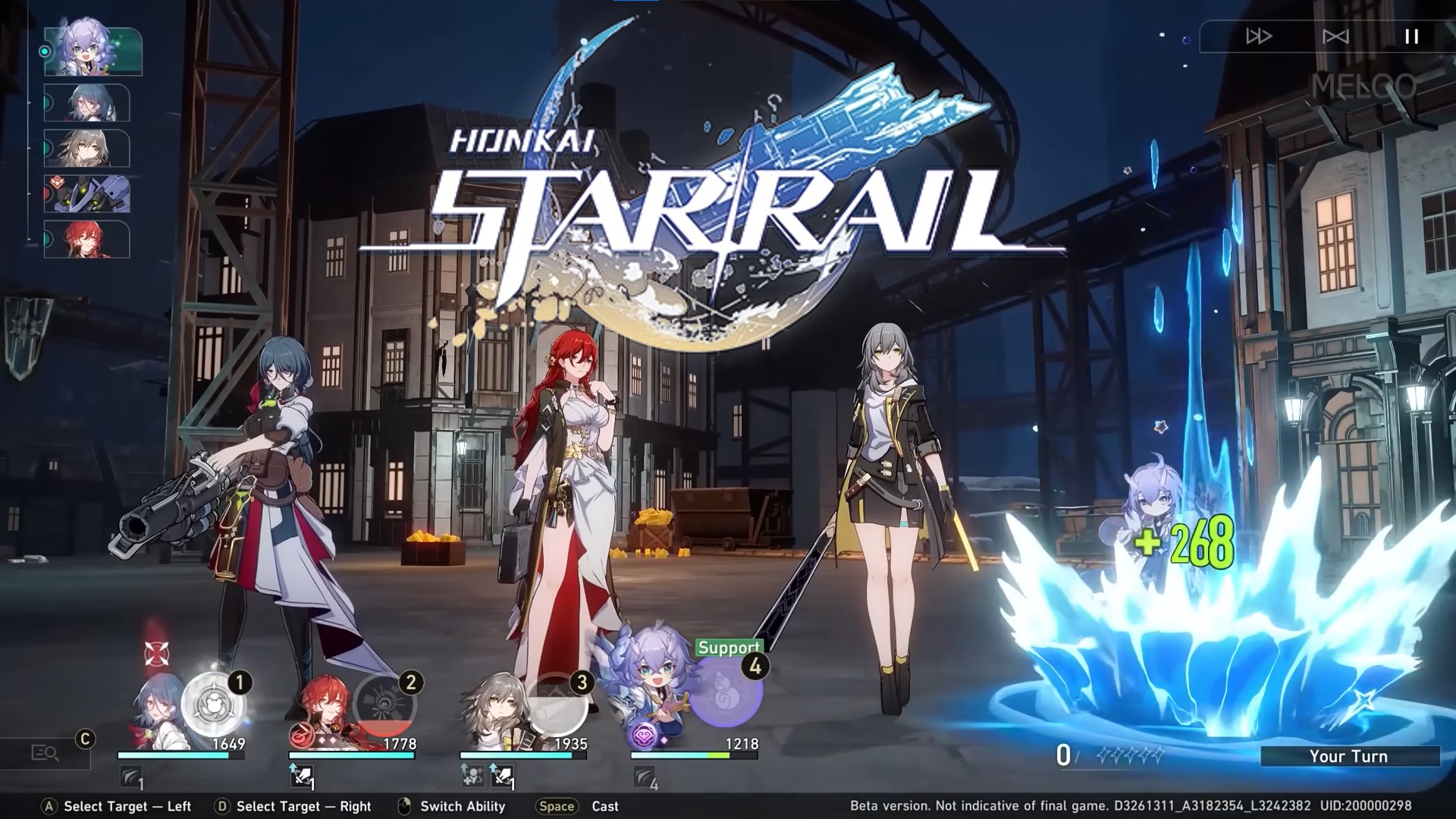Click the Cast action prompt
The image size is (1456, 819).
coord(605,806)
